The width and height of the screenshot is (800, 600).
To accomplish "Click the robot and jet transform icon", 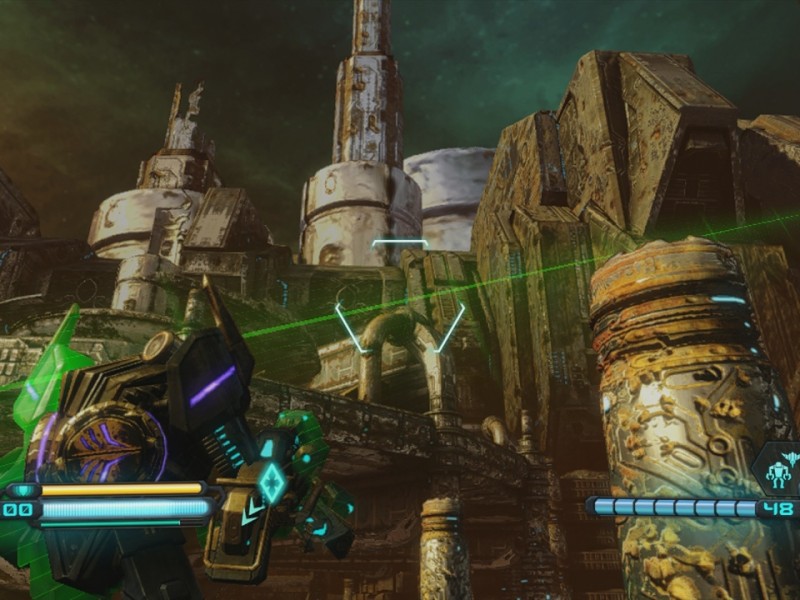I will 777,468.
